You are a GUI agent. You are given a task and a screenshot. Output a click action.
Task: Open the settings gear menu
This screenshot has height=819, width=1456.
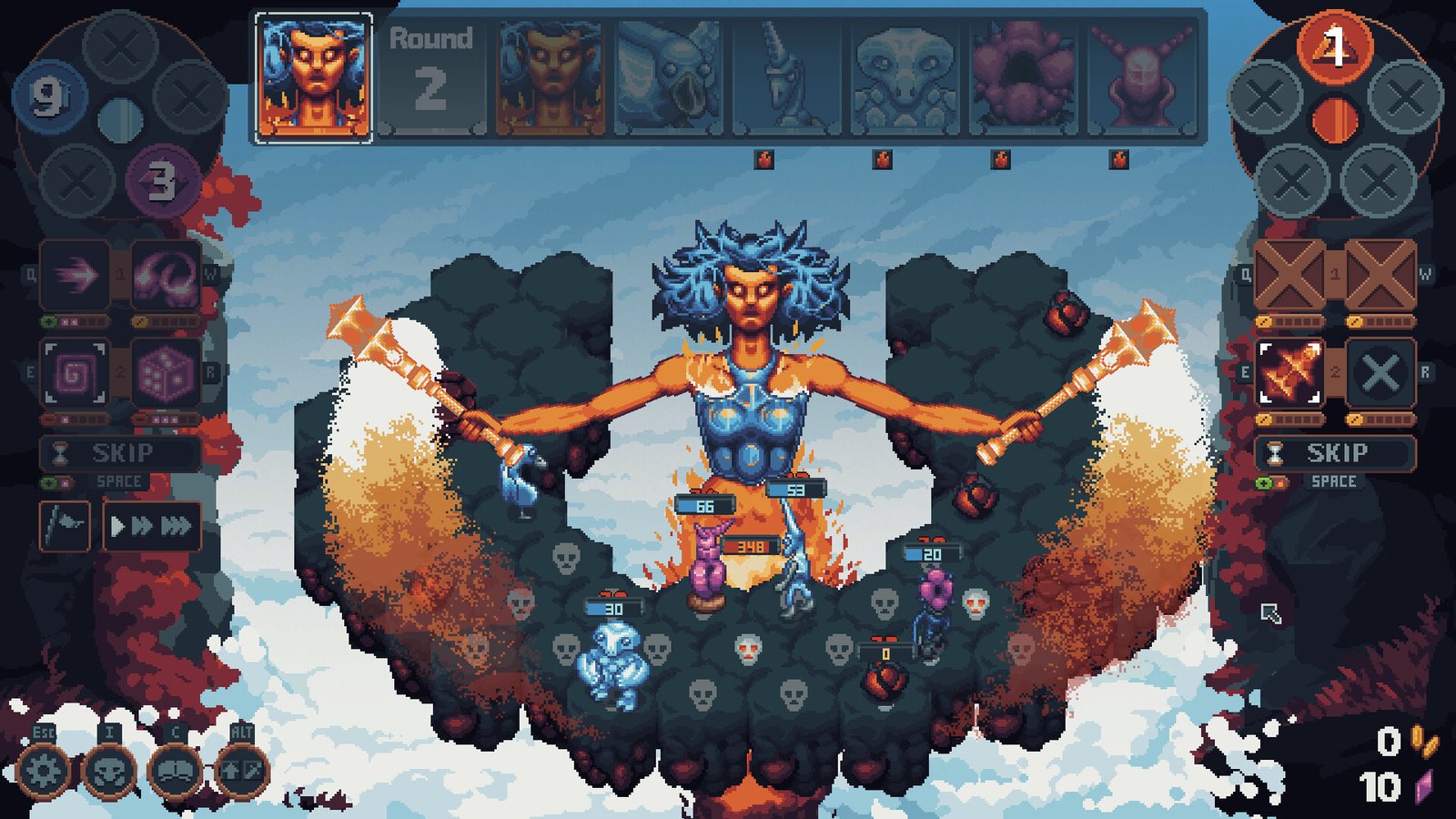tap(45, 769)
